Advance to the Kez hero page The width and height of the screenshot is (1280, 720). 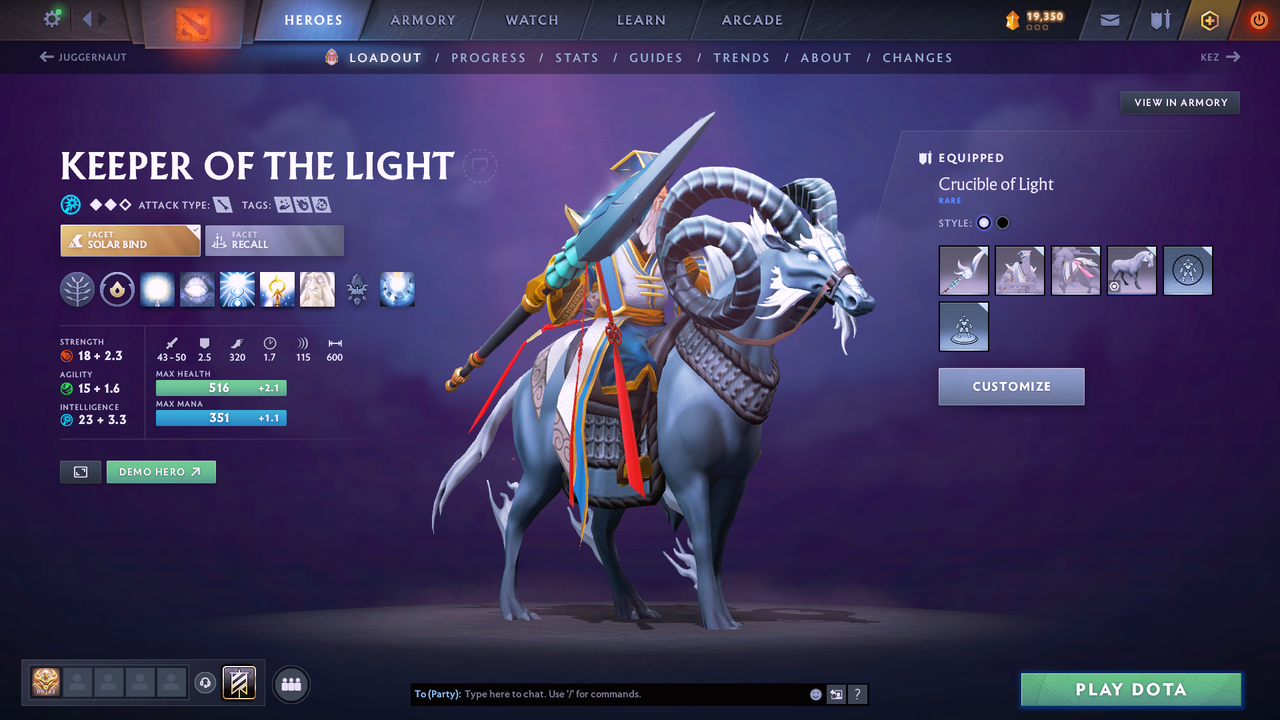tap(1219, 57)
